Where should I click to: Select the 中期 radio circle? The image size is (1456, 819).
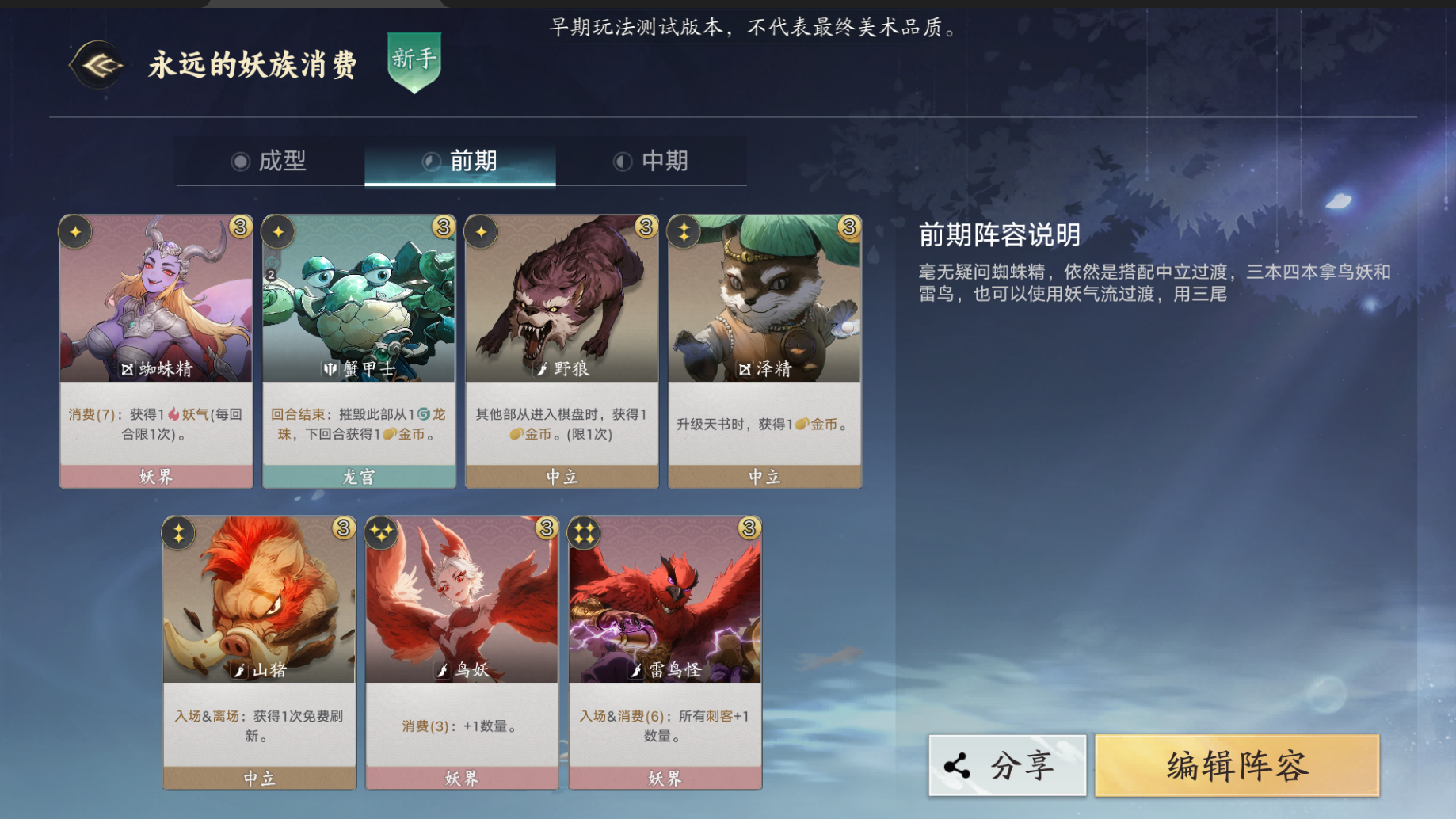coord(622,161)
